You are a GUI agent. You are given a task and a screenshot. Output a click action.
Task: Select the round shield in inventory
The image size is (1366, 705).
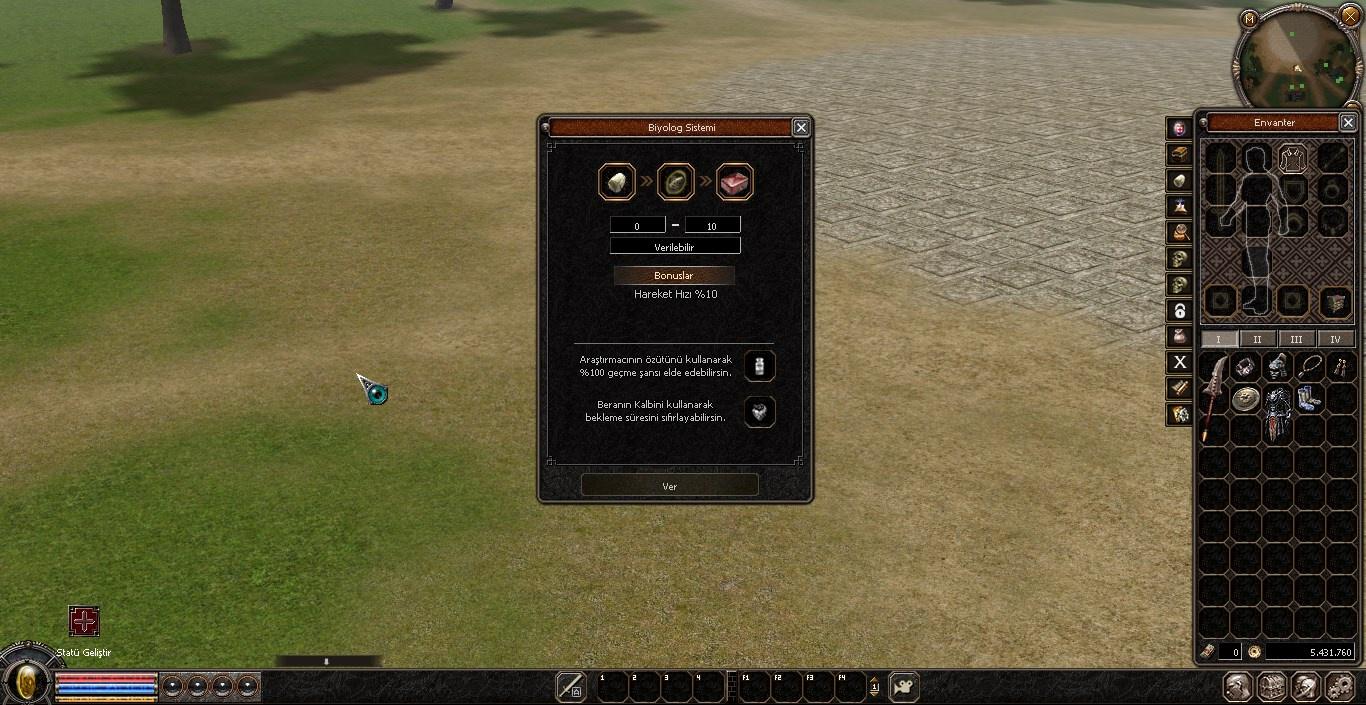click(x=1245, y=399)
